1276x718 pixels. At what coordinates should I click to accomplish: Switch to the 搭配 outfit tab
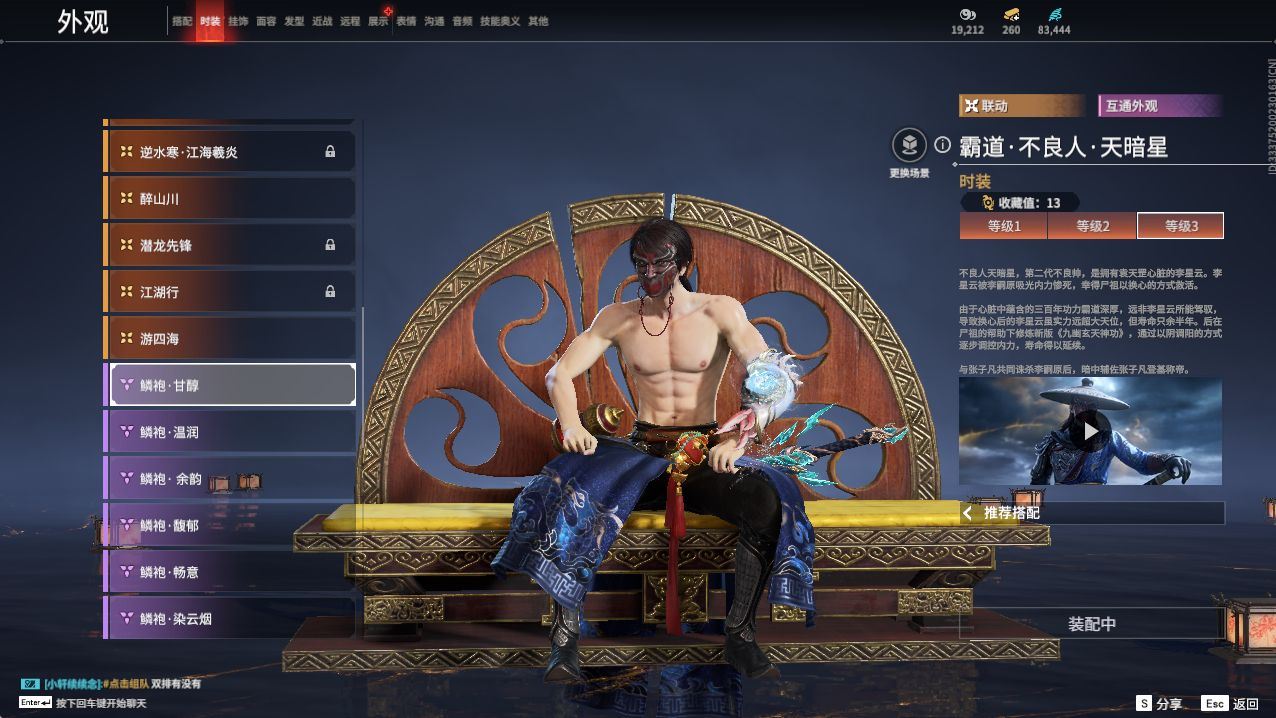[x=182, y=21]
